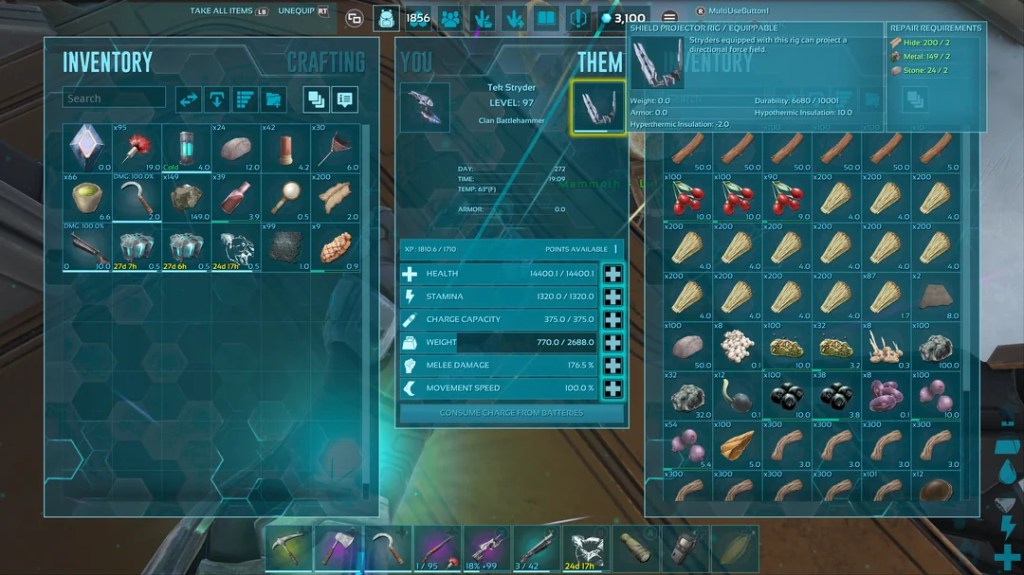Click the inventory search field

click(114, 98)
